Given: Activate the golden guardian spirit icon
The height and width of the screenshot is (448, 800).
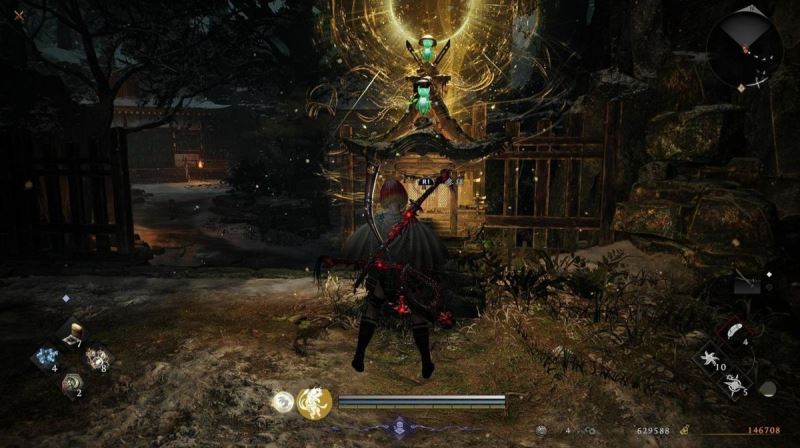Looking at the screenshot, I should pos(314,402).
